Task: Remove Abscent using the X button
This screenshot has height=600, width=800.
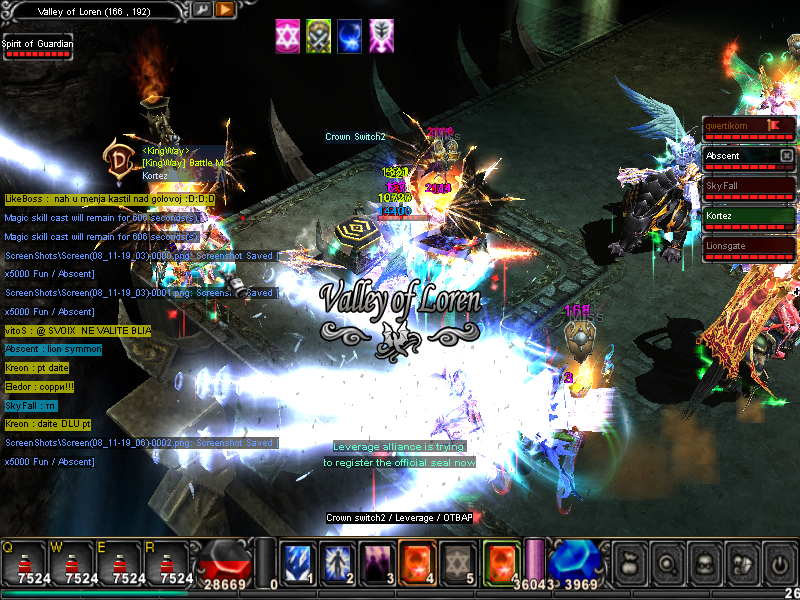Action: coord(787,156)
